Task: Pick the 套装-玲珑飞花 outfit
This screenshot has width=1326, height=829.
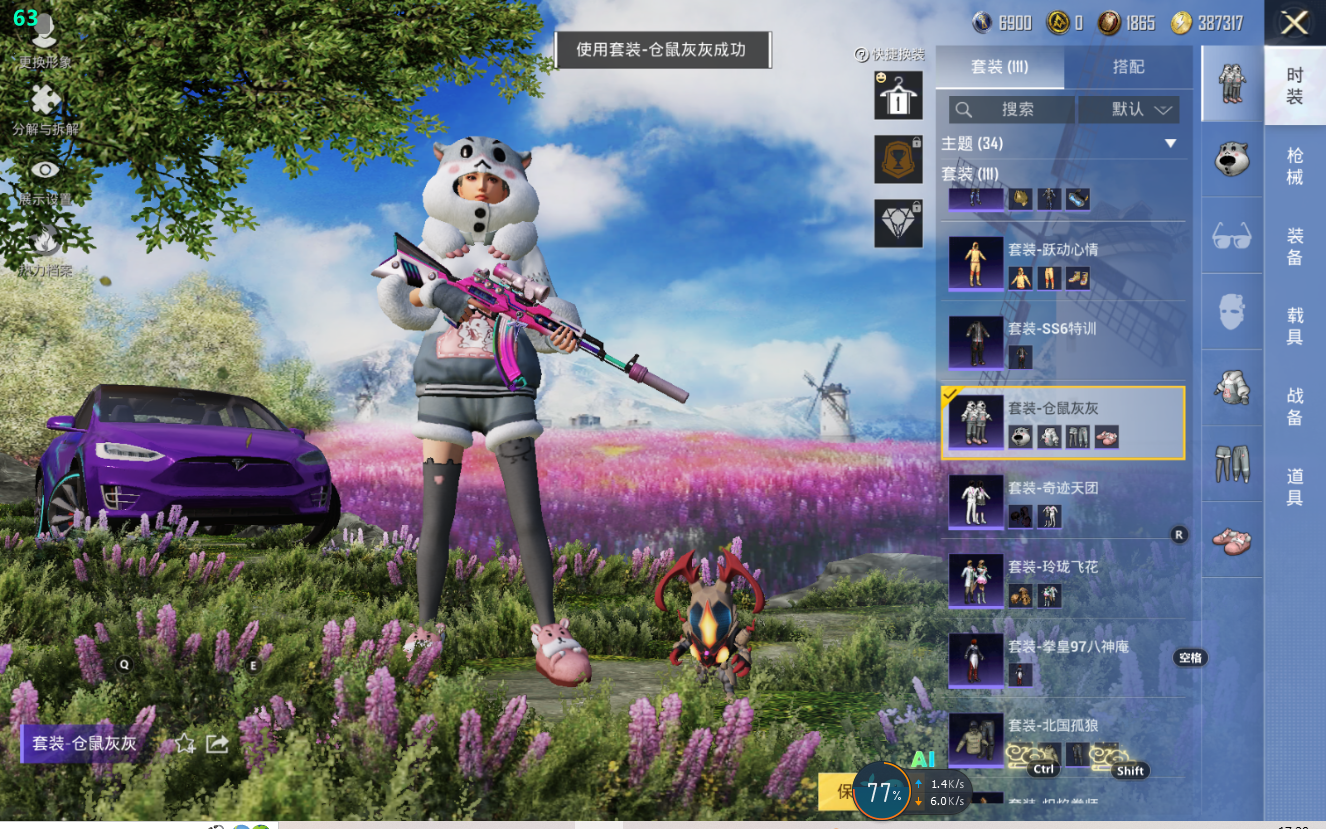Action: pyautogui.click(x=1065, y=582)
